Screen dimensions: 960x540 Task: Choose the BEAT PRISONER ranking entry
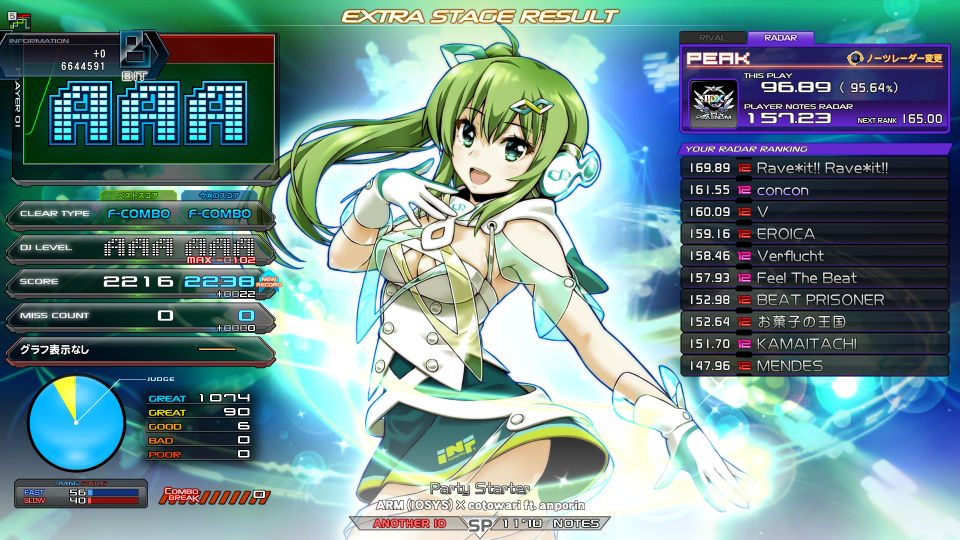click(814, 300)
